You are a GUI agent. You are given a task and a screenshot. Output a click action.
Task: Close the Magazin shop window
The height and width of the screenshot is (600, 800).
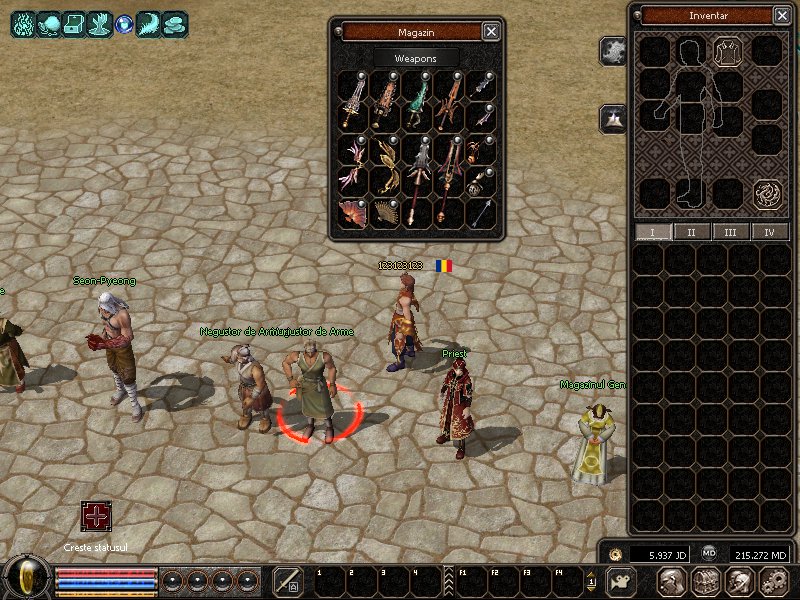click(x=491, y=31)
